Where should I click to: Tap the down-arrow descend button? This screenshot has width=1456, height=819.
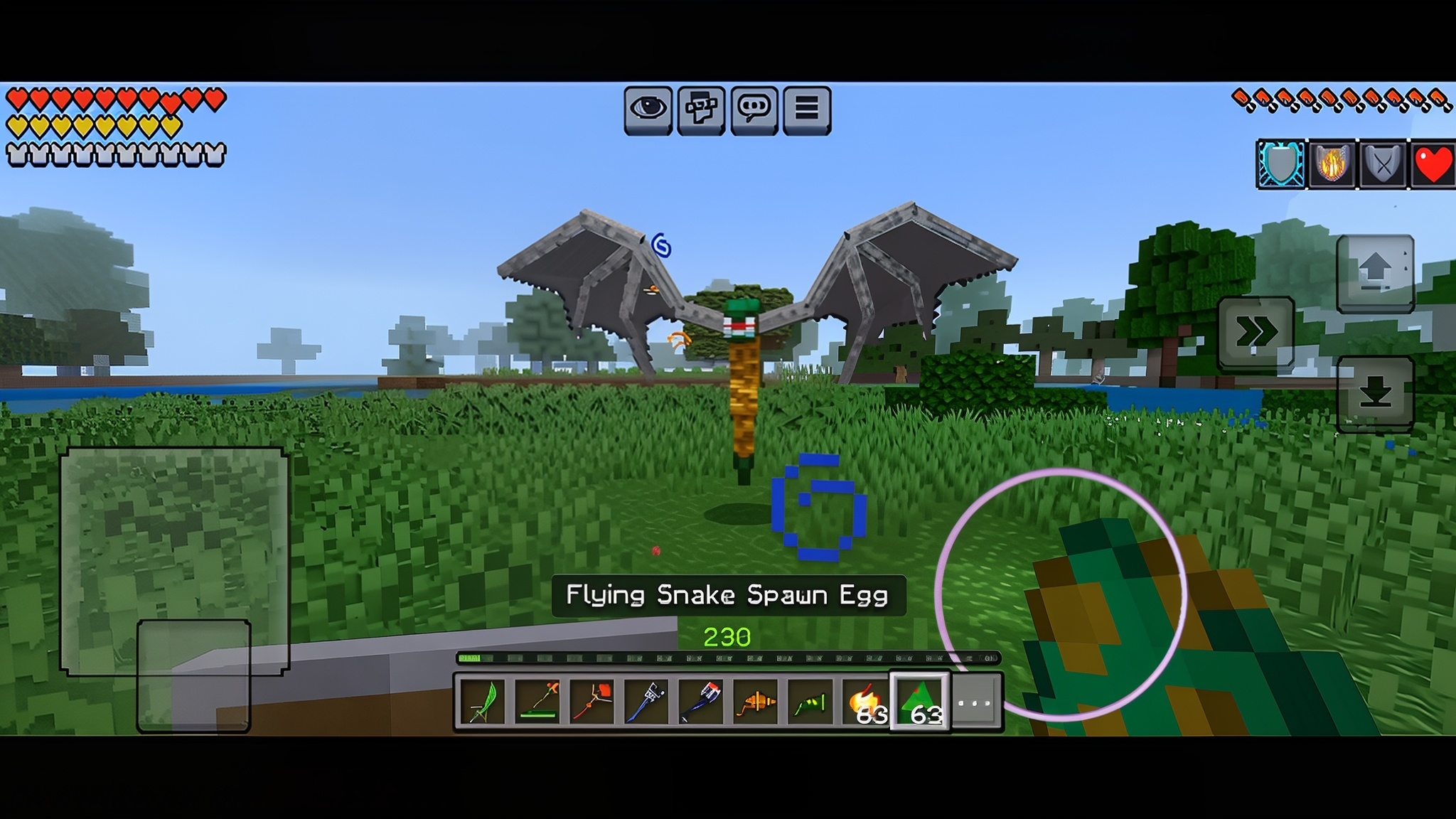pos(1375,393)
